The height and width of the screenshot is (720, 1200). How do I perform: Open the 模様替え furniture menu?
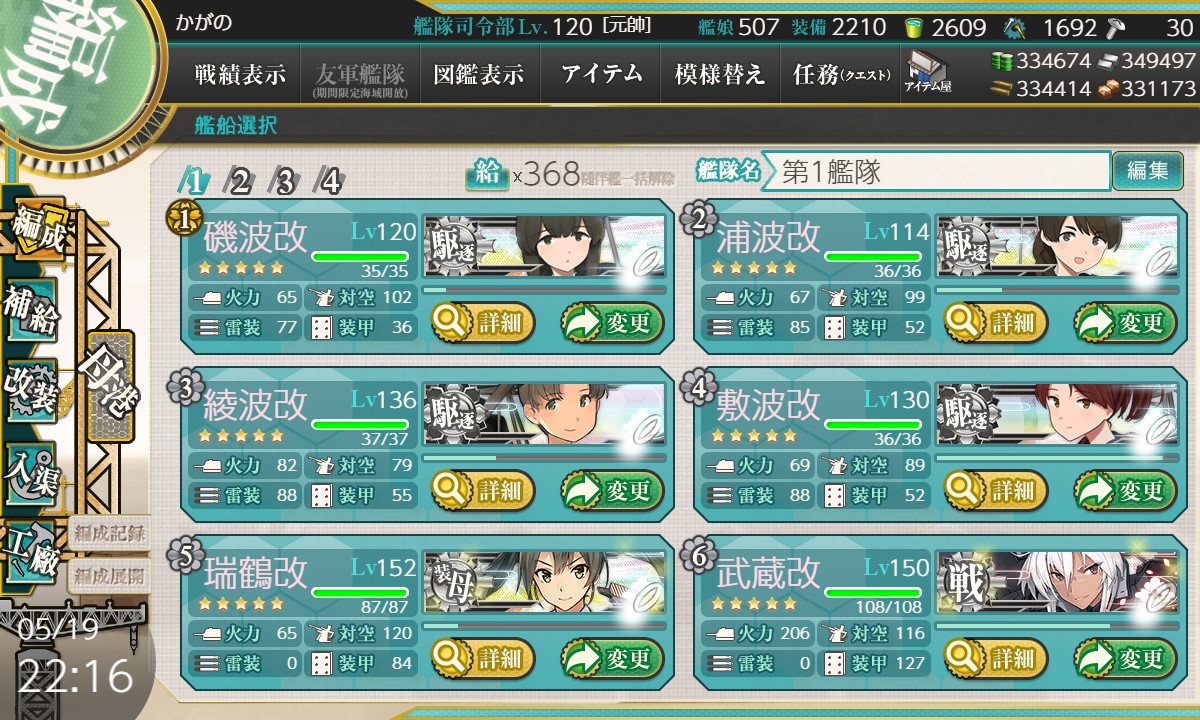click(719, 74)
